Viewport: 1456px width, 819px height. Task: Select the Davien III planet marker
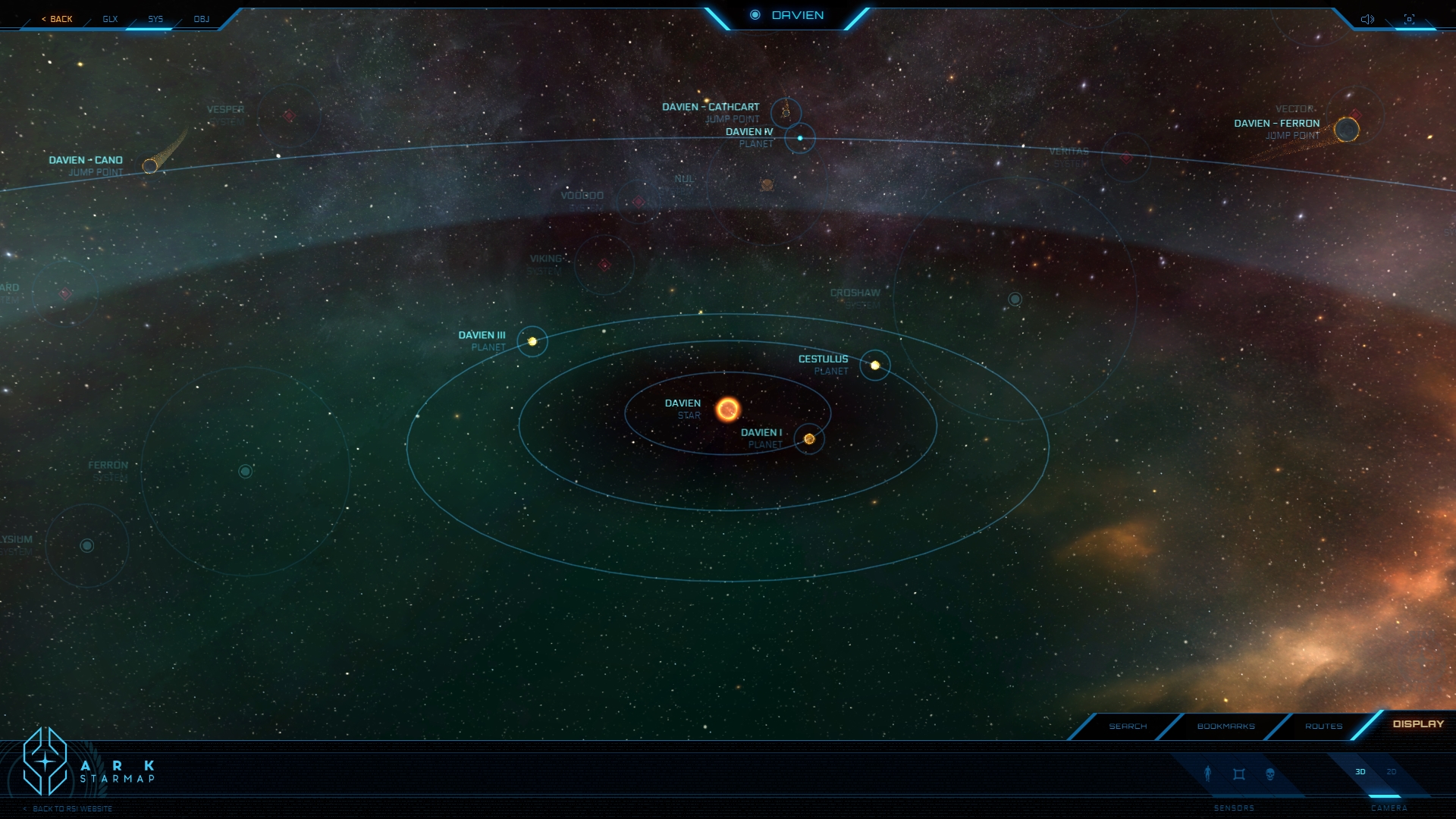point(532,342)
